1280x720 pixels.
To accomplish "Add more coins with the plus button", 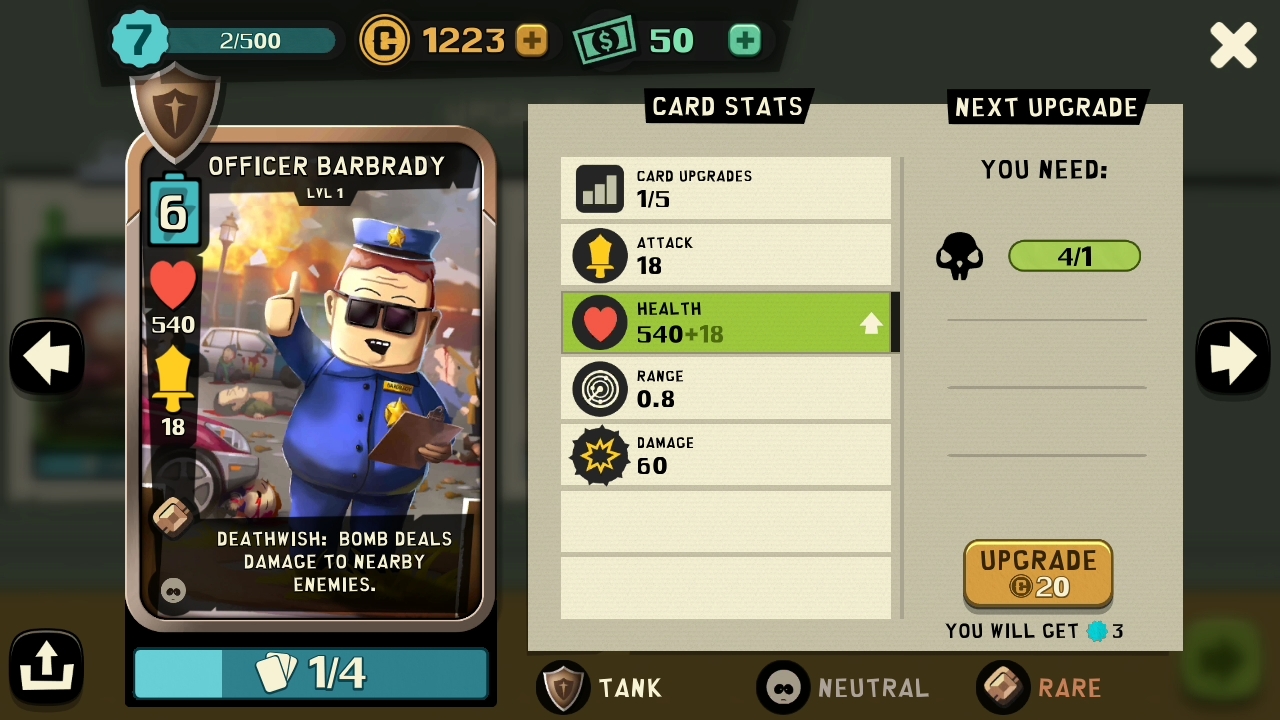I will click(x=531, y=41).
